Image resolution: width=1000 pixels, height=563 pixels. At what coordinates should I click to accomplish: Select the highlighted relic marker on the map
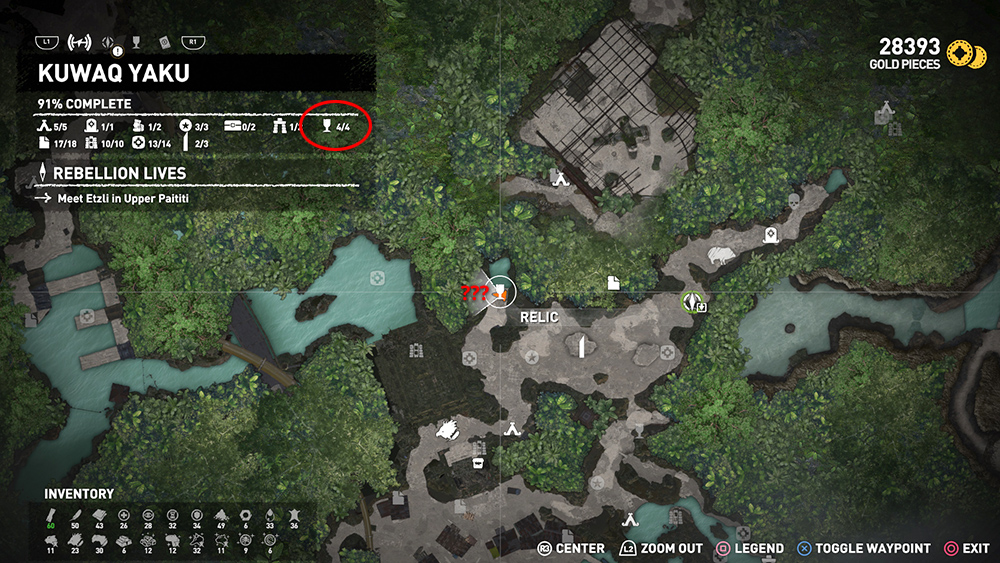[499, 291]
